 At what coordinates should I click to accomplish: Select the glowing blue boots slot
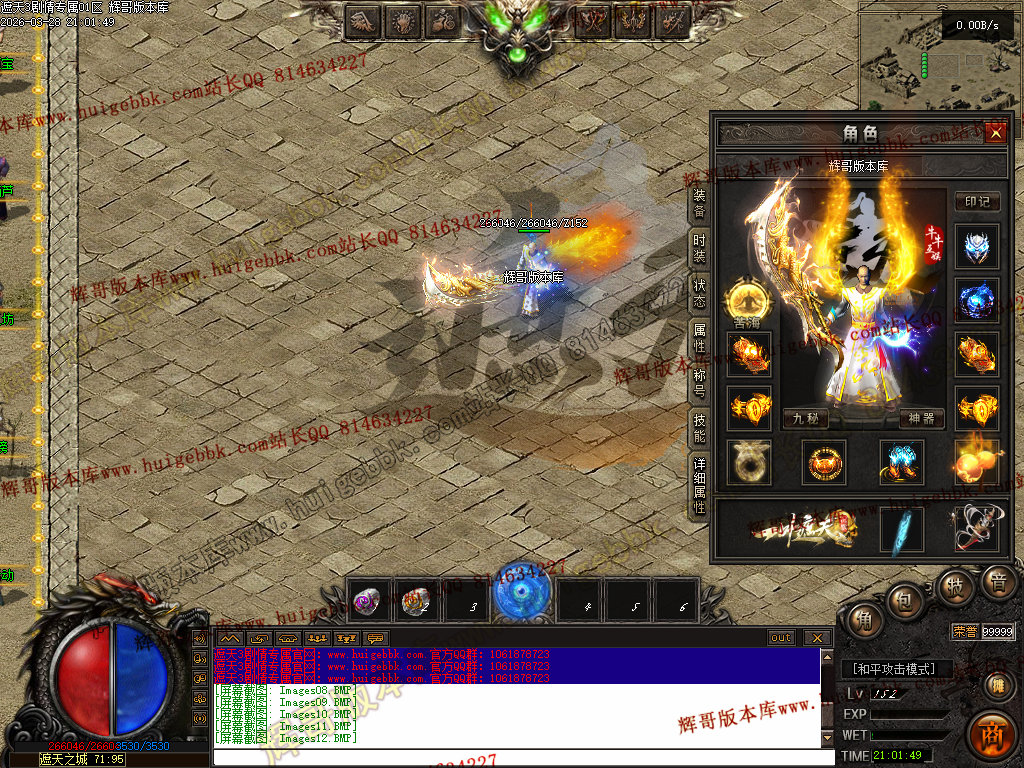point(901,462)
